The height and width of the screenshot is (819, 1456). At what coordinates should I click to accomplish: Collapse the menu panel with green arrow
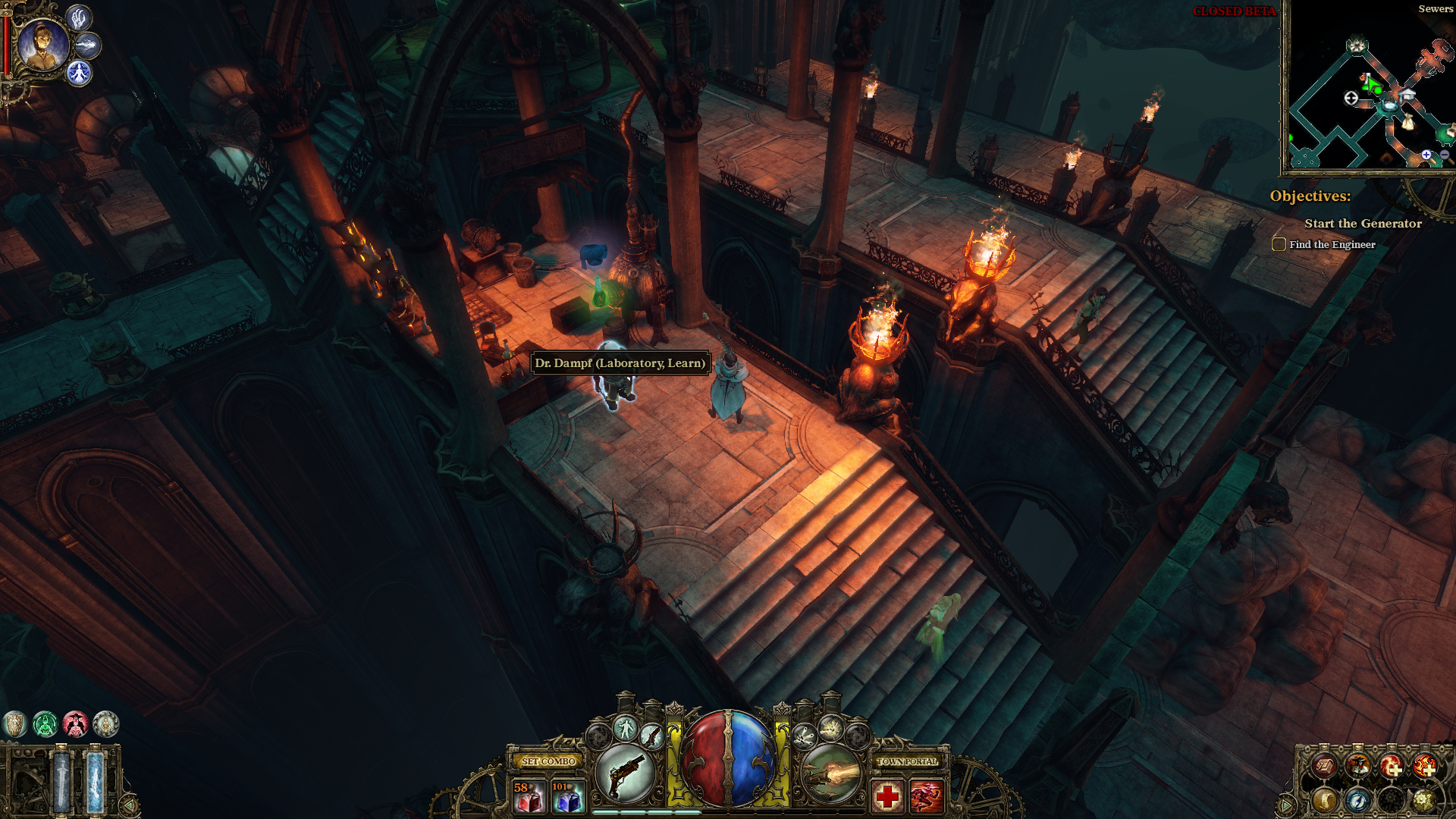(x=1286, y=805)
